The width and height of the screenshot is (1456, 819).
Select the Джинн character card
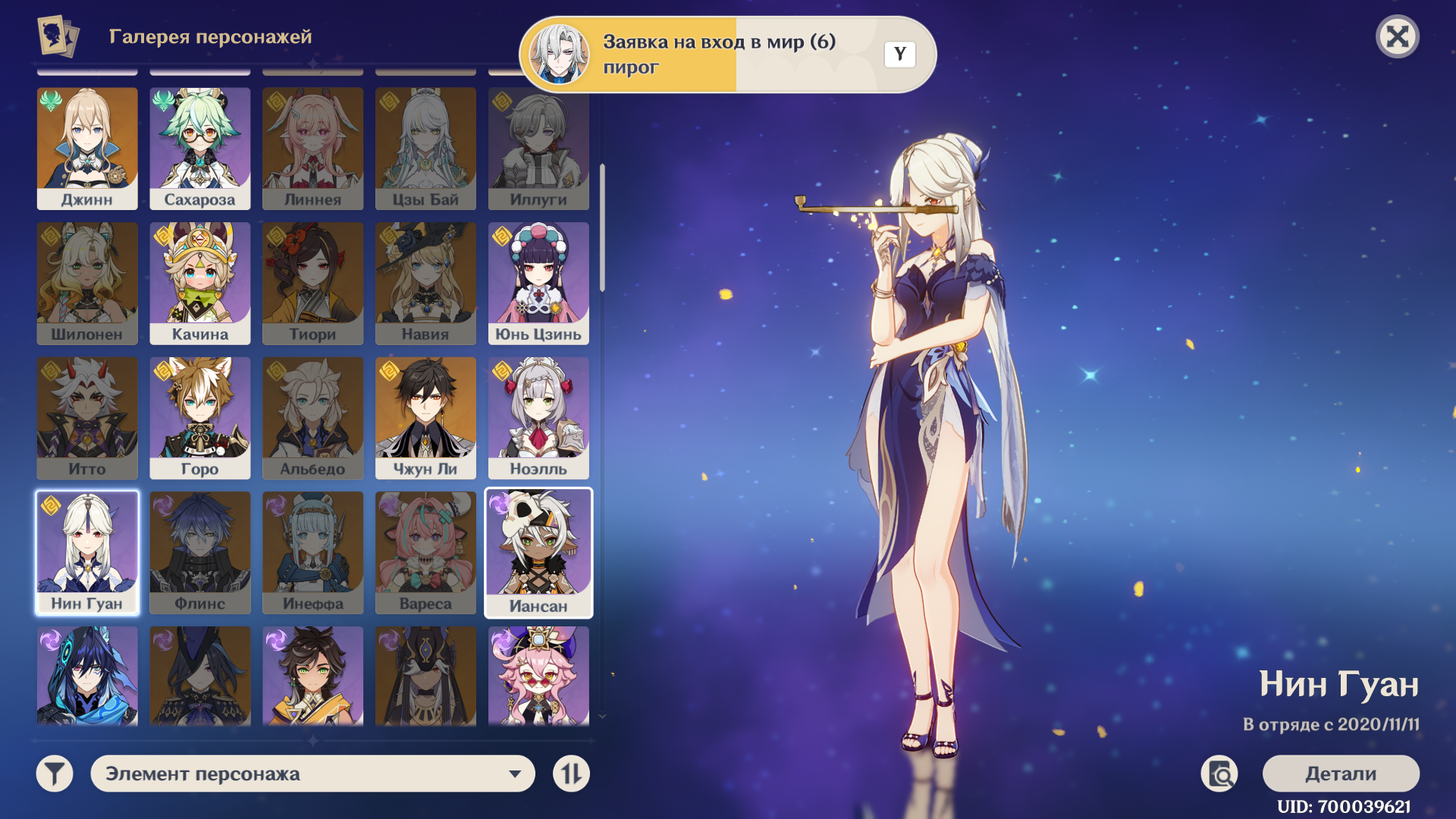click(87, 148)
